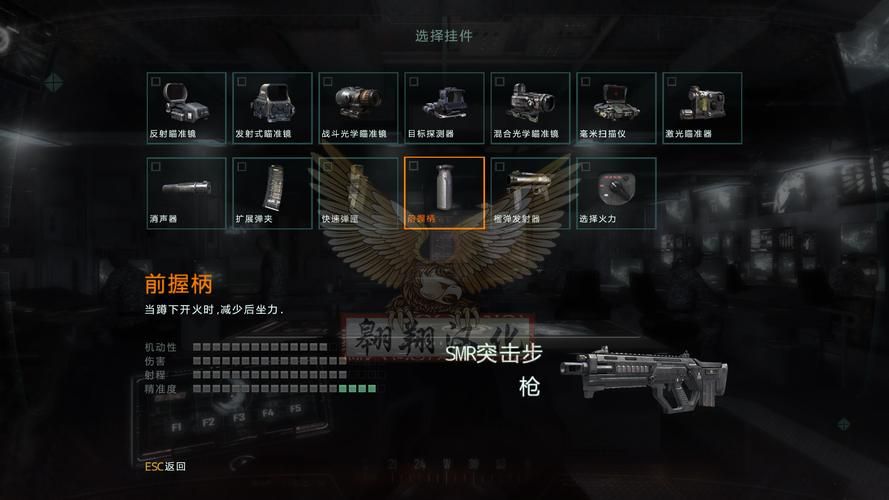Equip the 毫米扫描仪 millimeter scanner

tap(616, 108)
